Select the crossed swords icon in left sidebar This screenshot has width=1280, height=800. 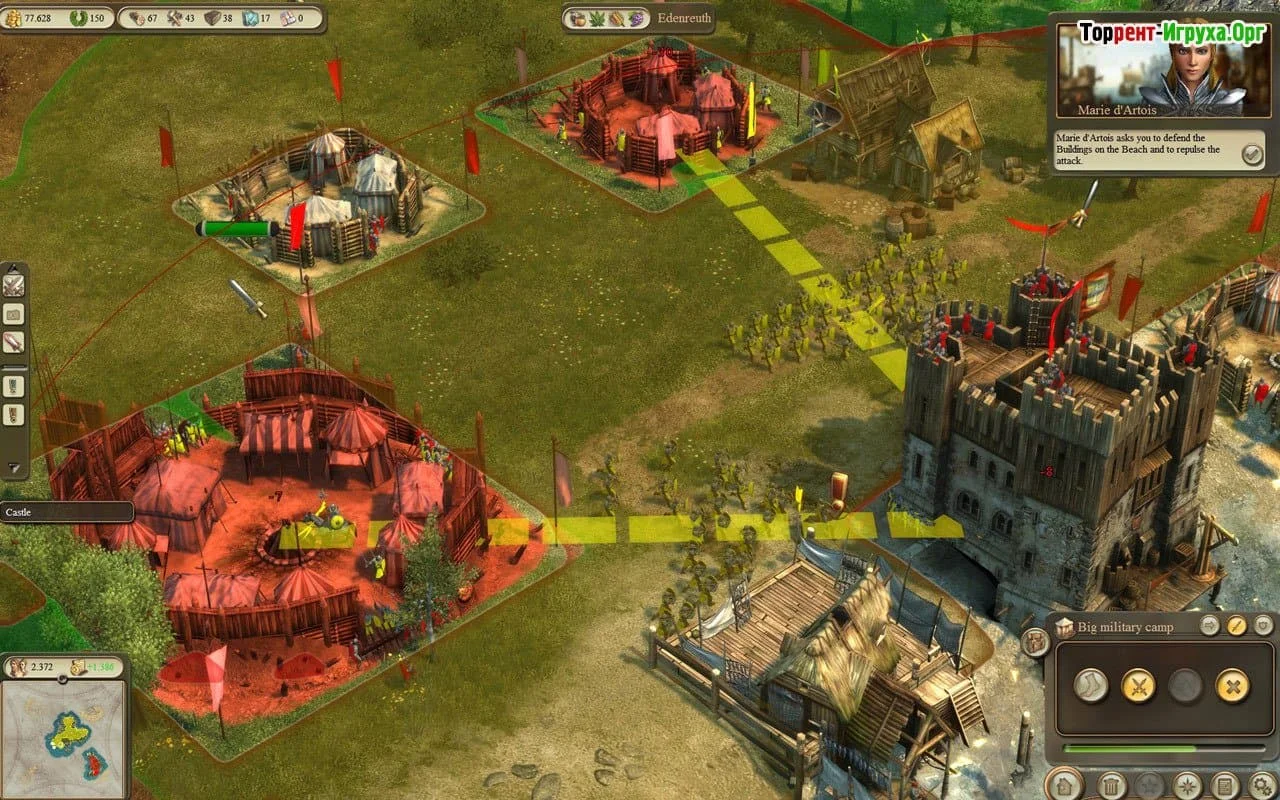click(x=13, y=286)
